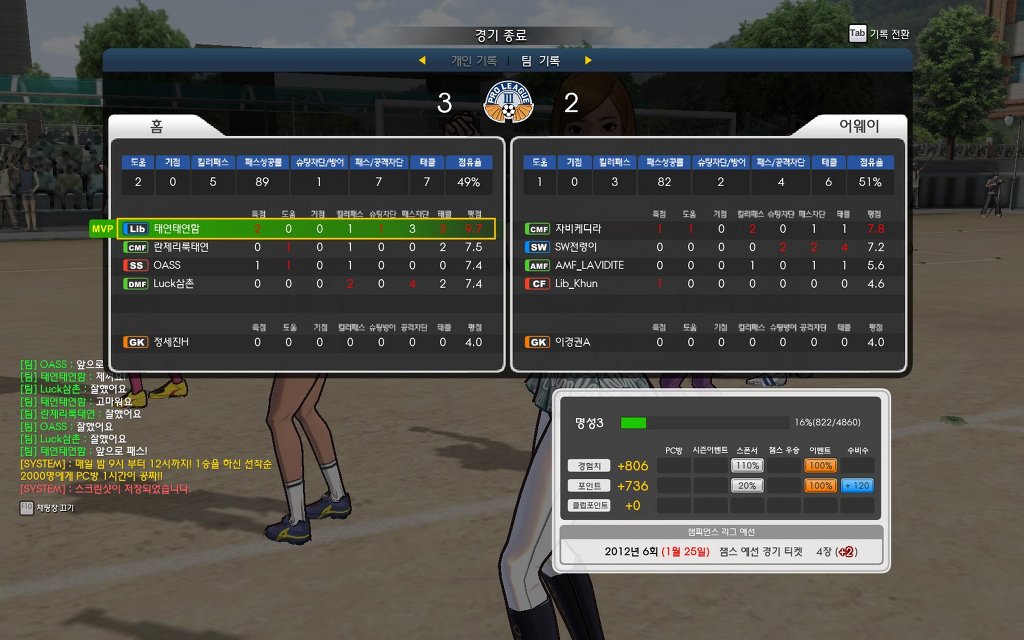
Task: Click the 클럽포인트 reward button
Action: coord(588,505)
